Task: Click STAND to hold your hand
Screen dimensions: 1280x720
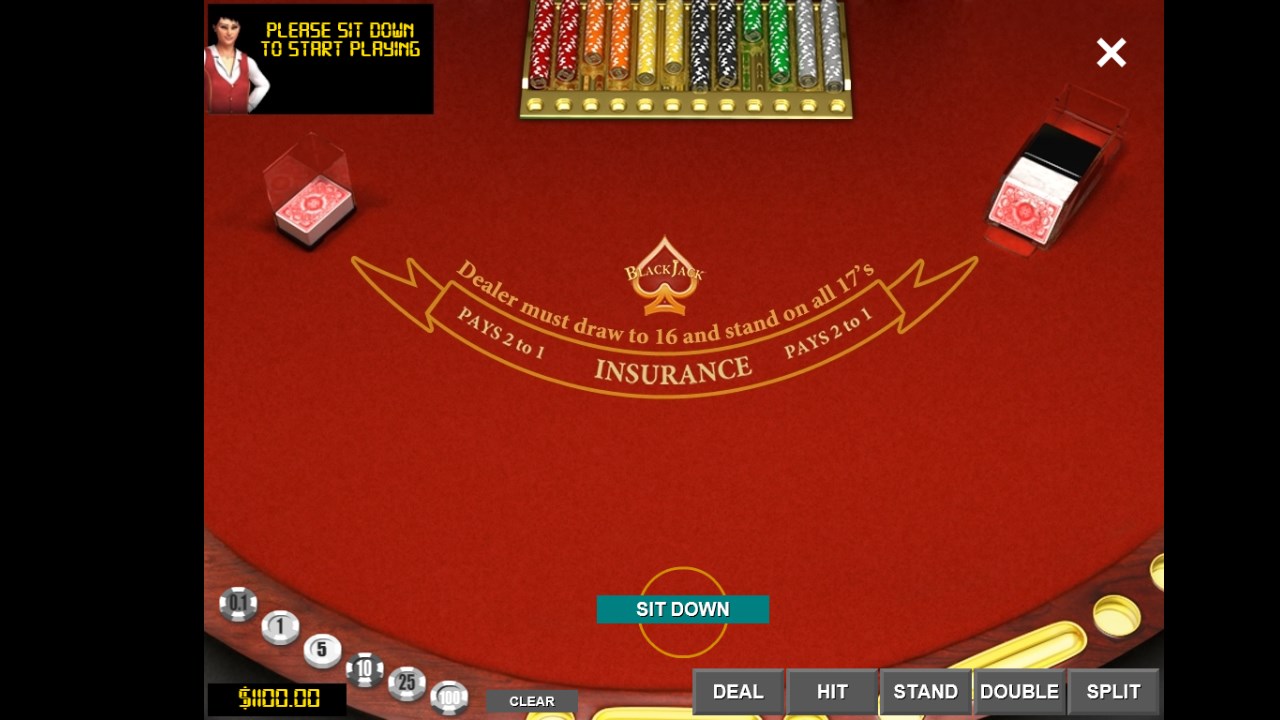Action: coord(925,691)
